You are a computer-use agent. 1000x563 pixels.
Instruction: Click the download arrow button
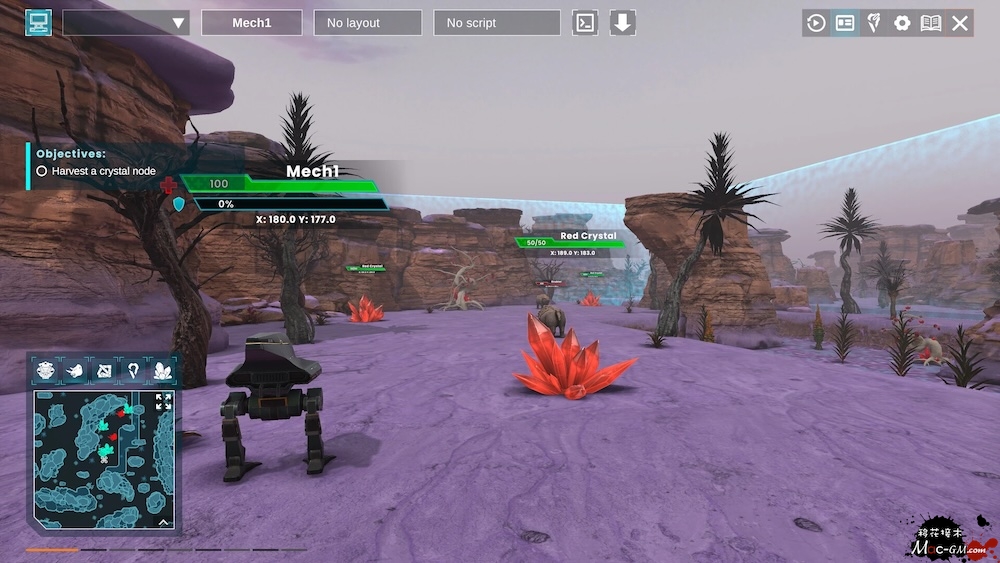pos(623,23)
